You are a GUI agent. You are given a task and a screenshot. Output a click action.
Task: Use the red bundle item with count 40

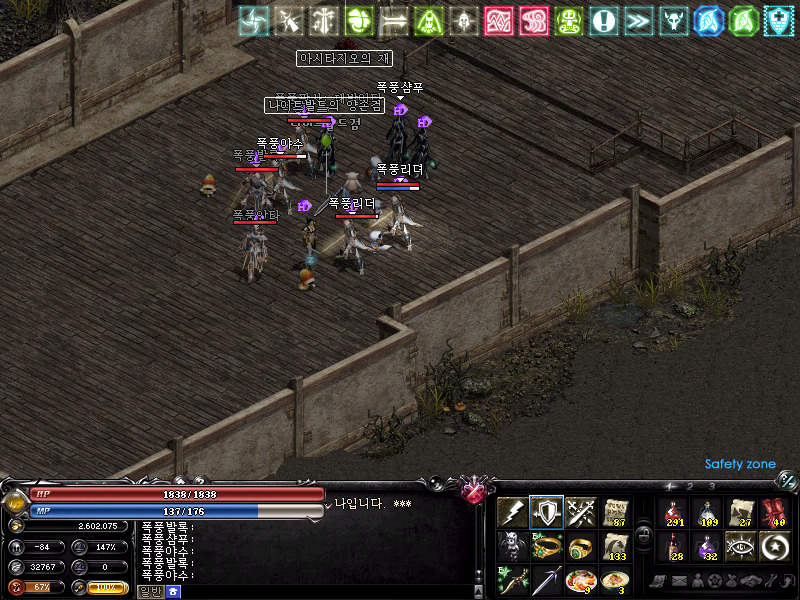pyautogui.click(x=774, y=512)
